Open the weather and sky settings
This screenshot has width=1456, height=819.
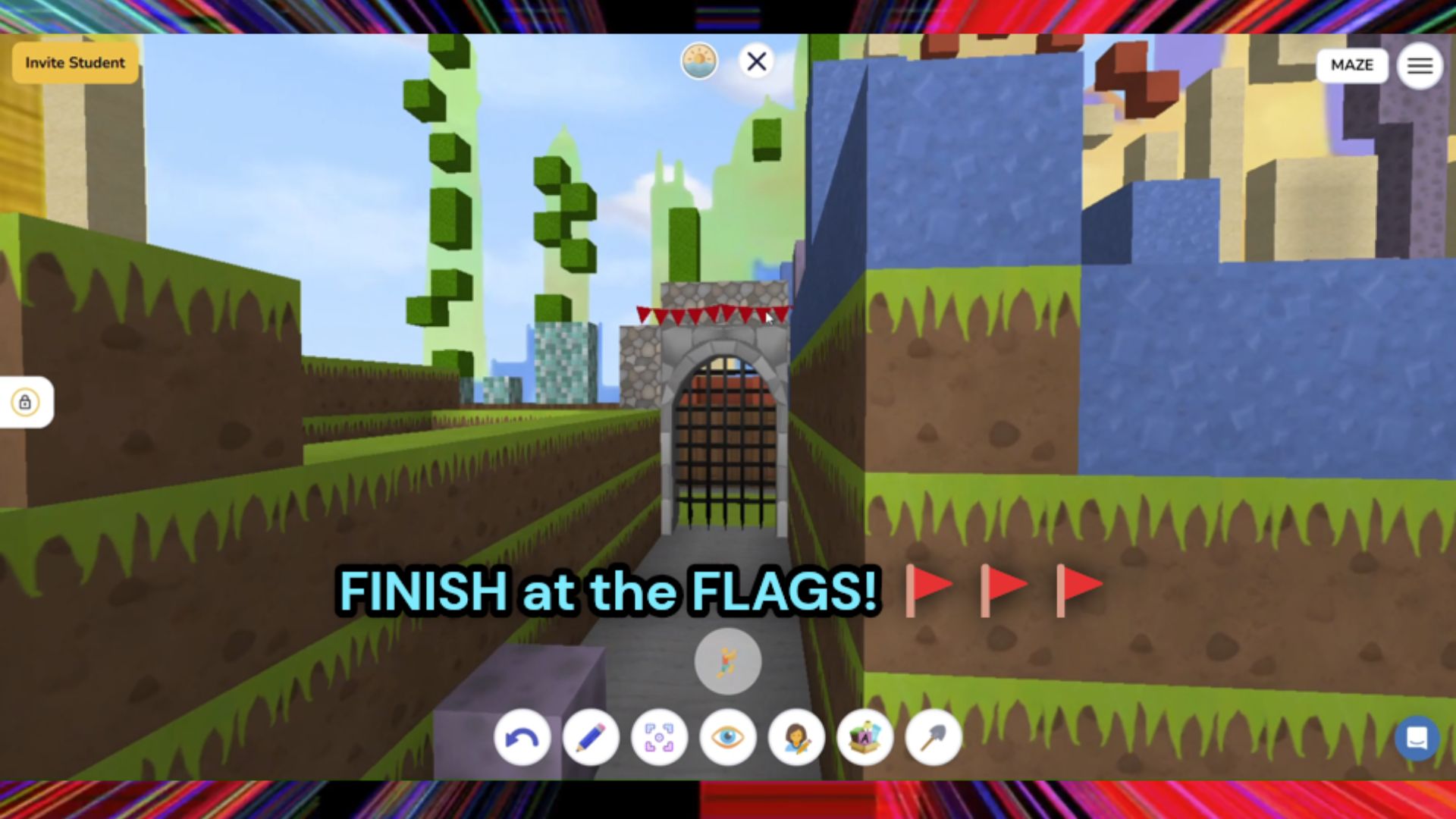point(699,61)
